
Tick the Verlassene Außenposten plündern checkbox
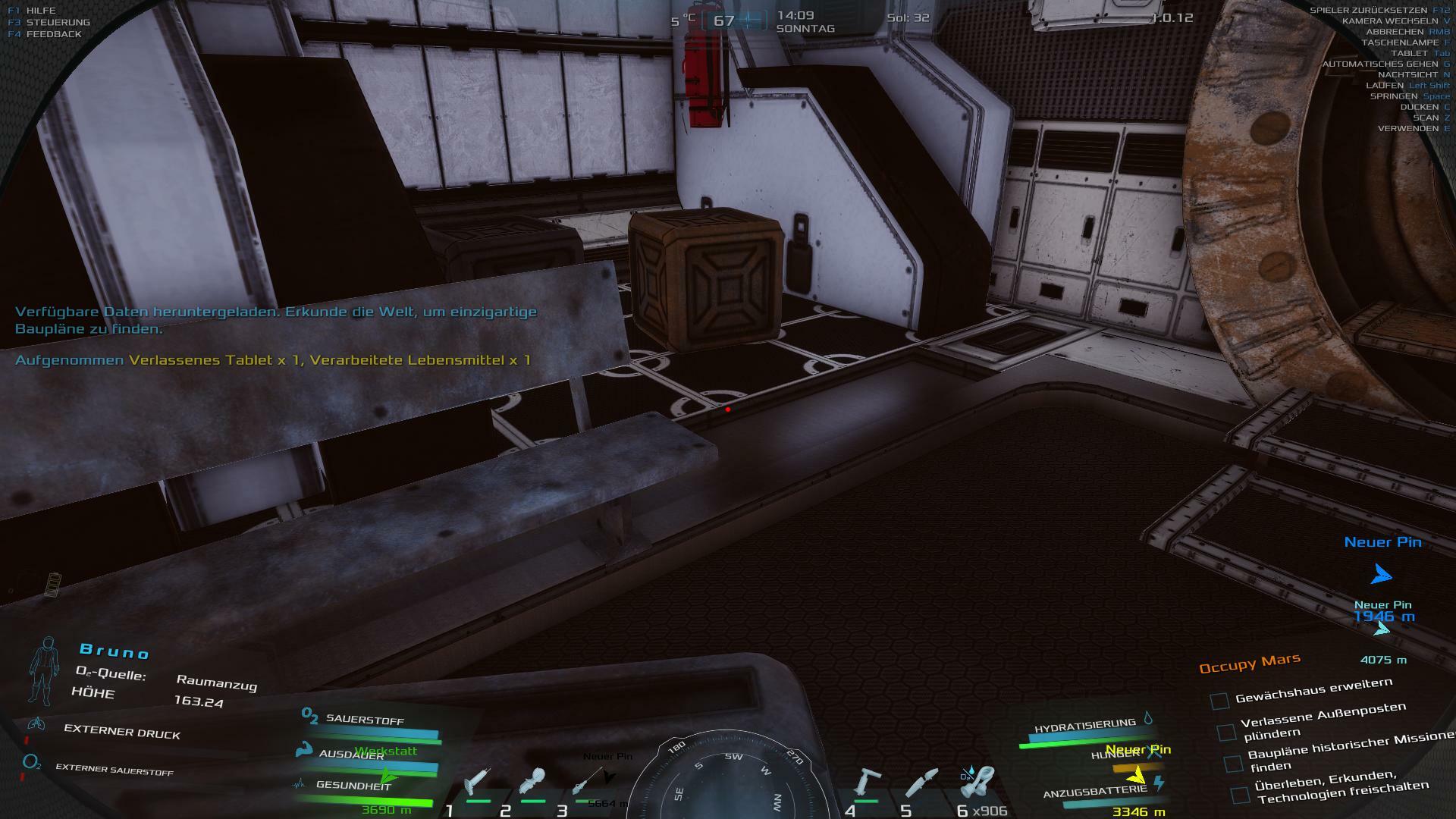pos(1226,732)
